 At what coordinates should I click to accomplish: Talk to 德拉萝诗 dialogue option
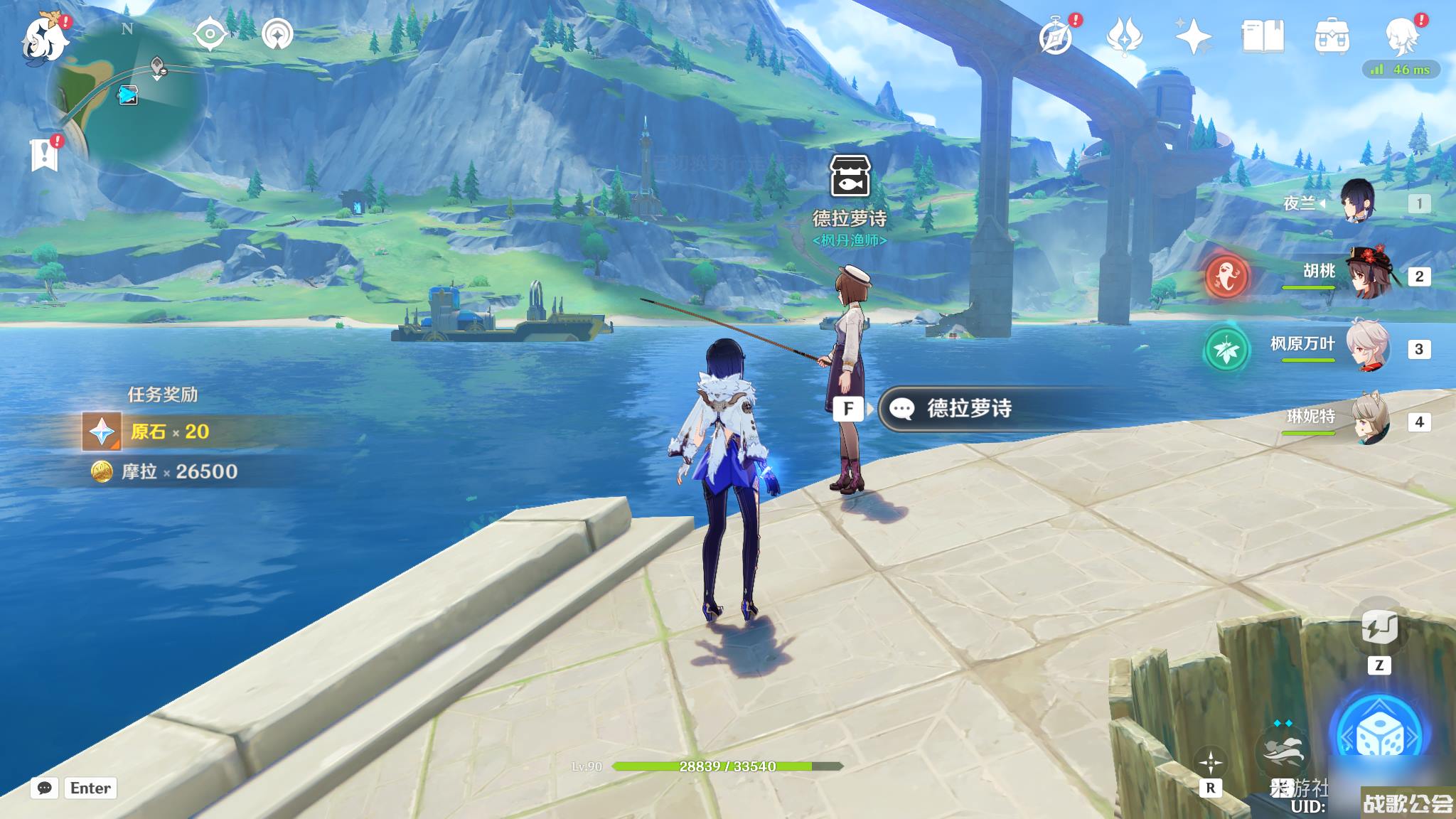968,409
